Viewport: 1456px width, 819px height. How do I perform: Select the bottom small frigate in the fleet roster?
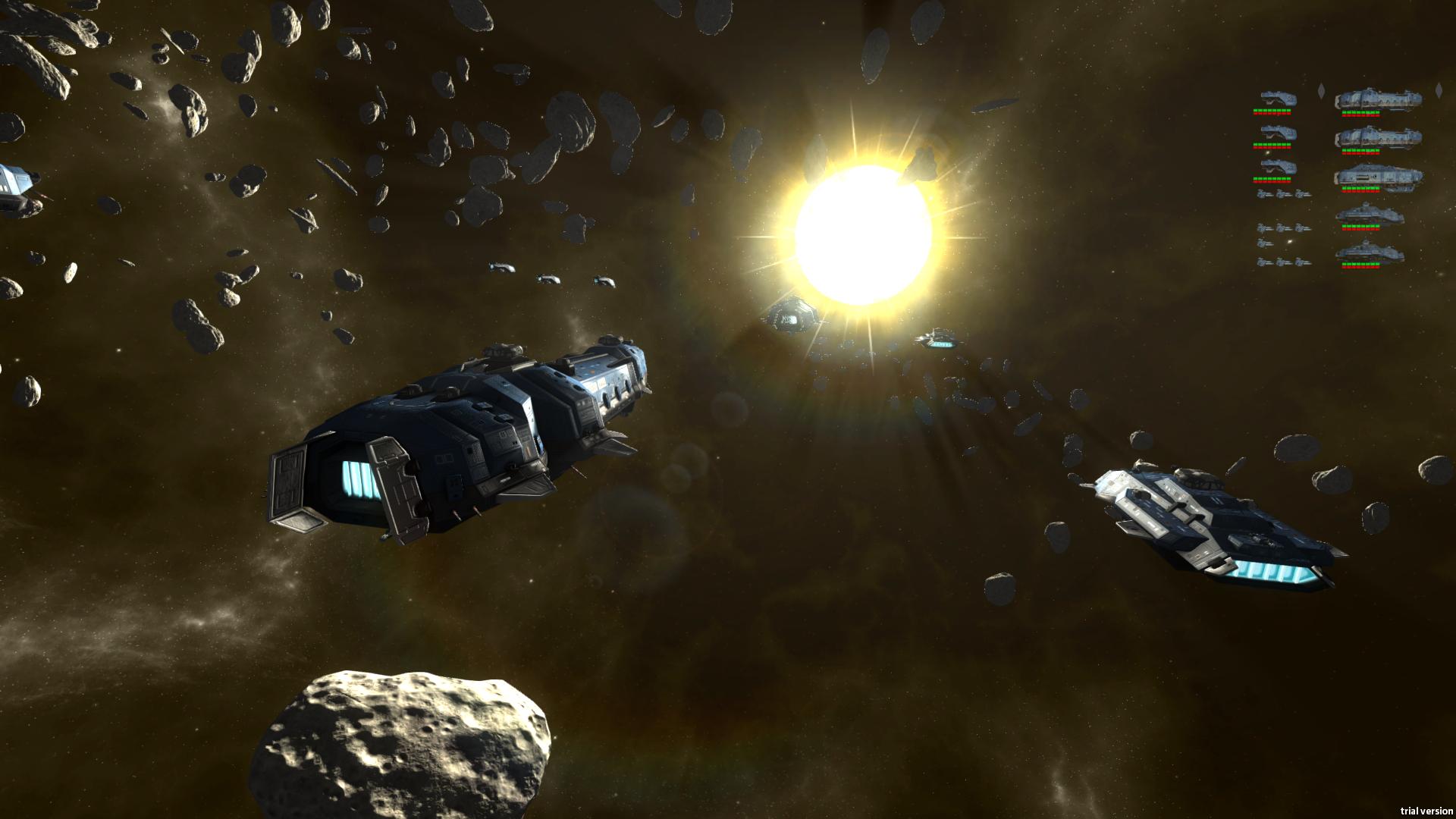[x=1278, y=166]
